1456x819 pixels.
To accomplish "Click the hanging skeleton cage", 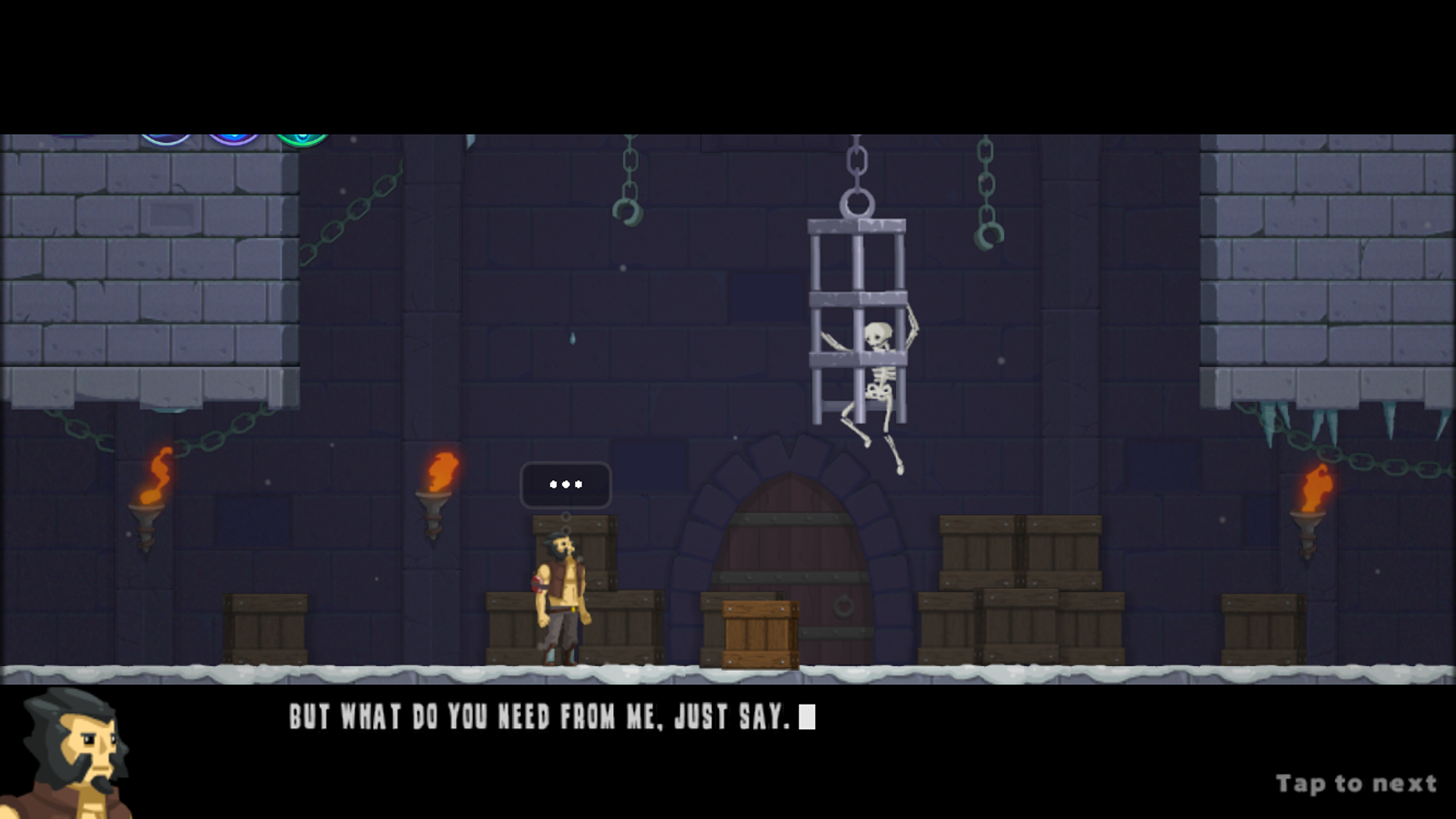I will 857,318.
